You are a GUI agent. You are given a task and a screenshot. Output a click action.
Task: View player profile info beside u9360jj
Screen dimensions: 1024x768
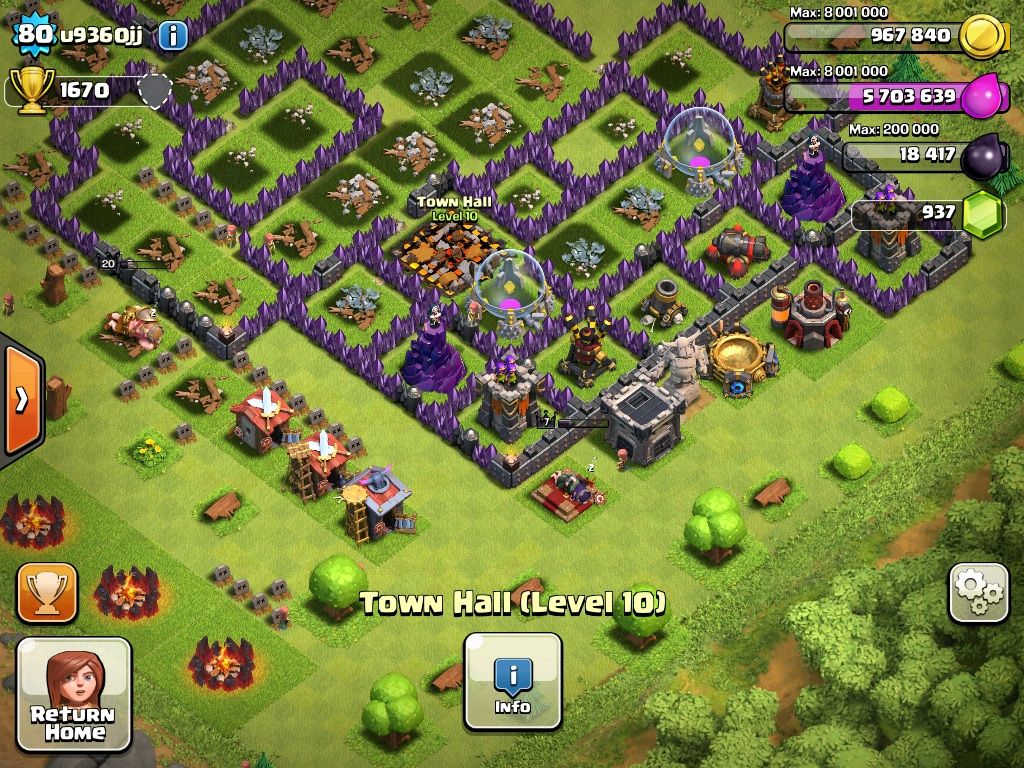(x=173, y=36)
